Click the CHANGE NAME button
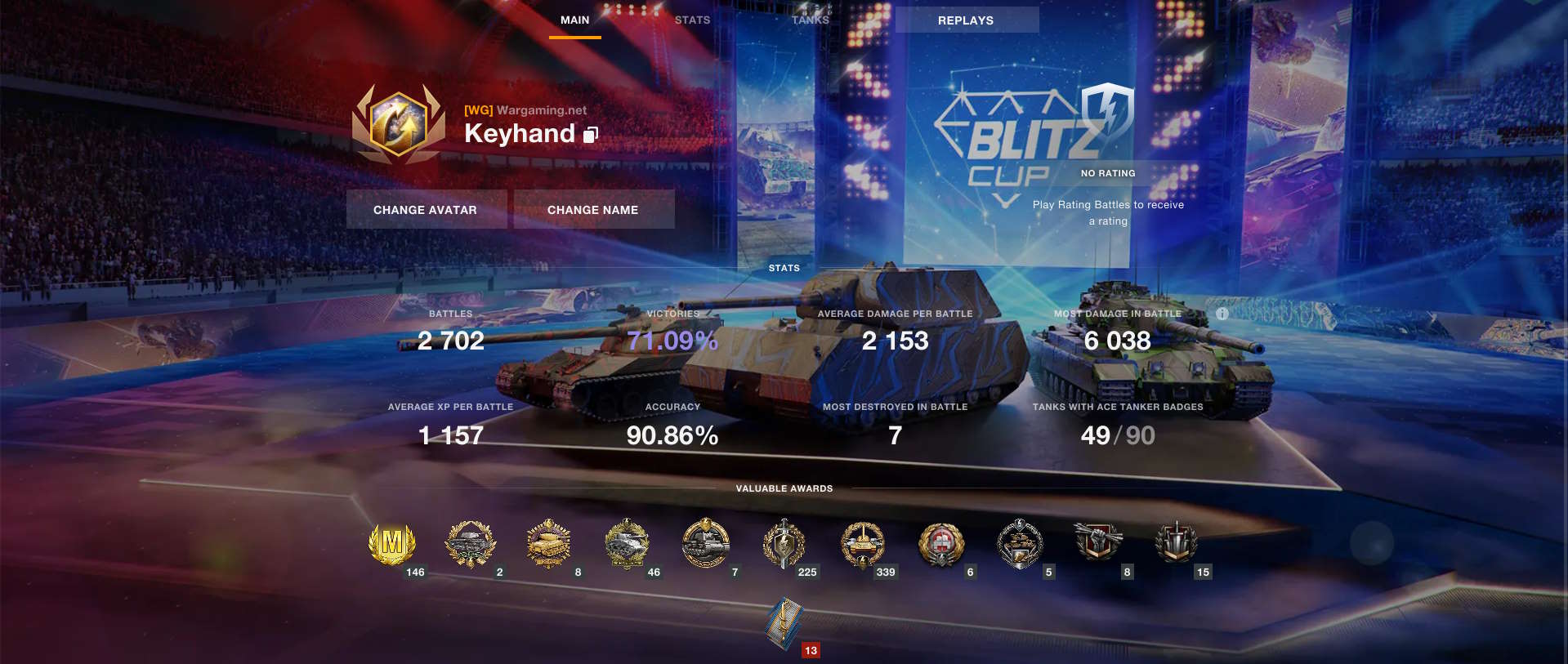Screen dimensions: 1568x664 coord(593,209)
